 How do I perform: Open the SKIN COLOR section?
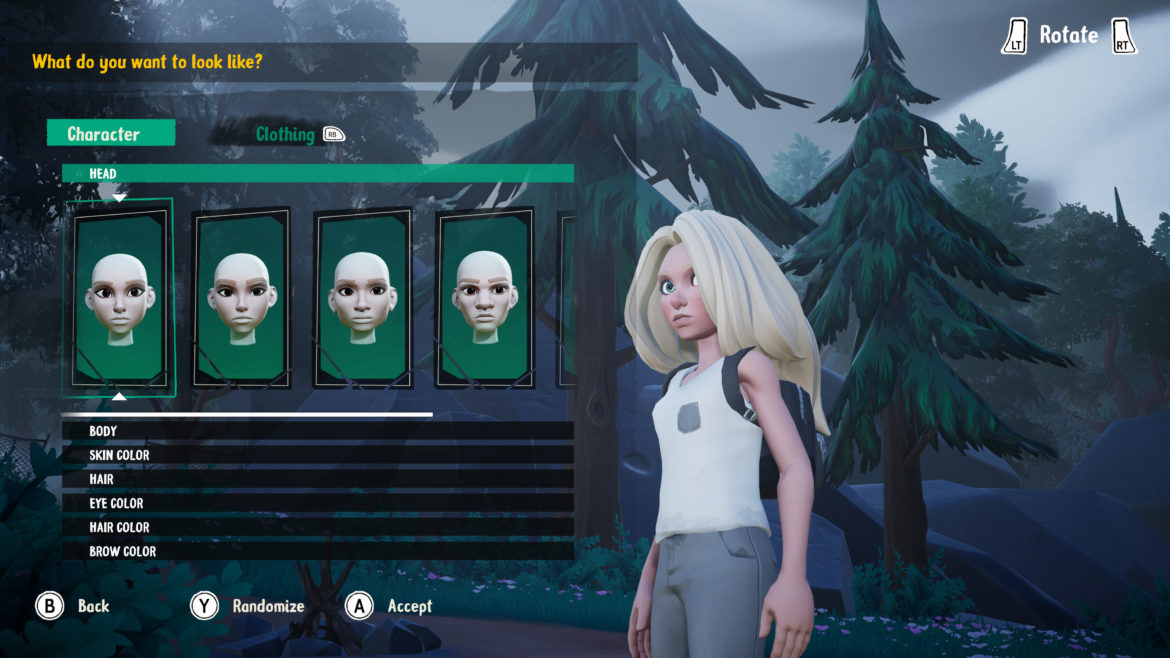point(317,455)
